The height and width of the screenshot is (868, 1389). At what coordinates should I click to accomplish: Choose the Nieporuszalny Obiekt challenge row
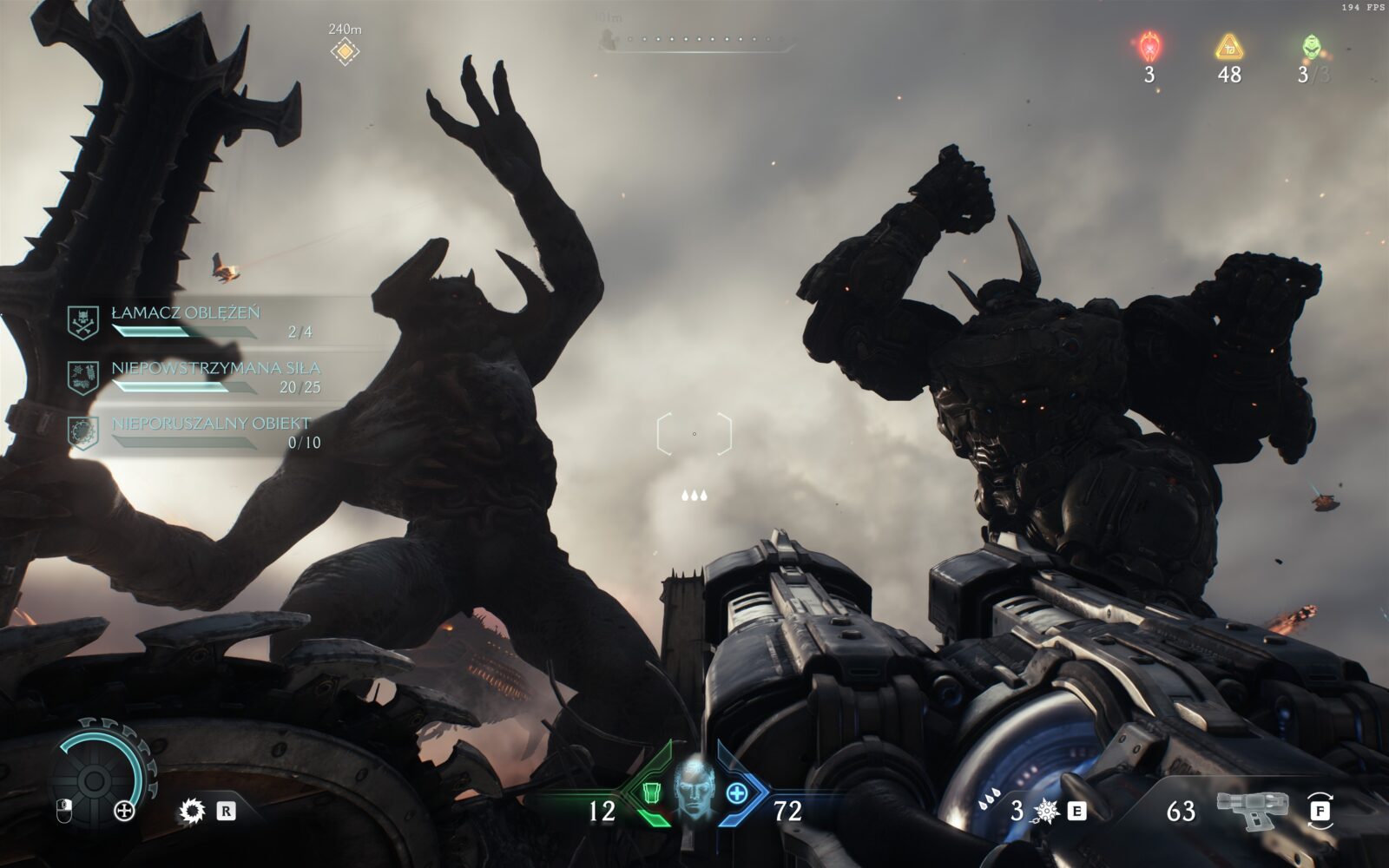click(195, 432)
